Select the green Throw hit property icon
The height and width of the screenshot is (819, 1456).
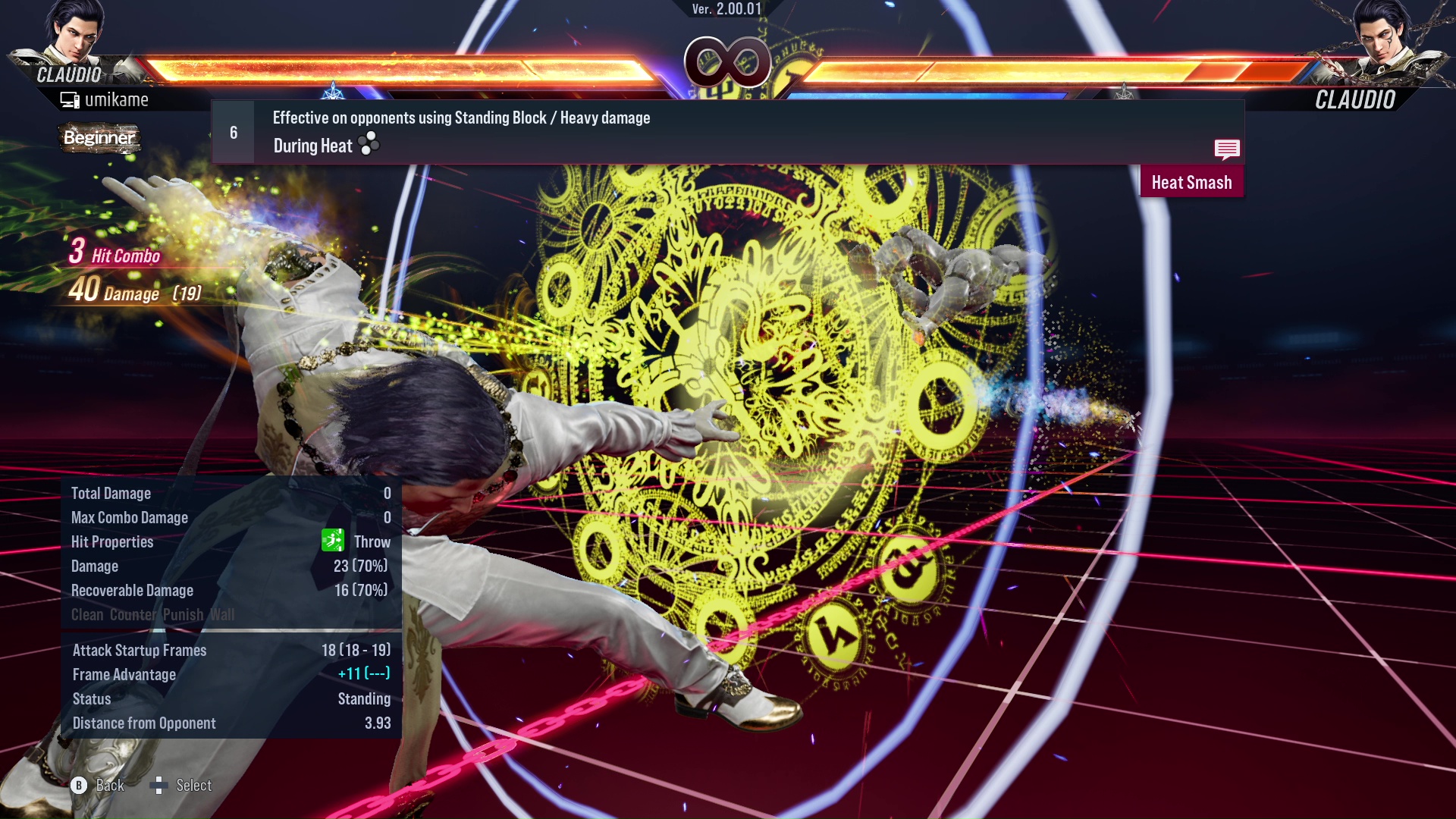click(x=332, y=541)
